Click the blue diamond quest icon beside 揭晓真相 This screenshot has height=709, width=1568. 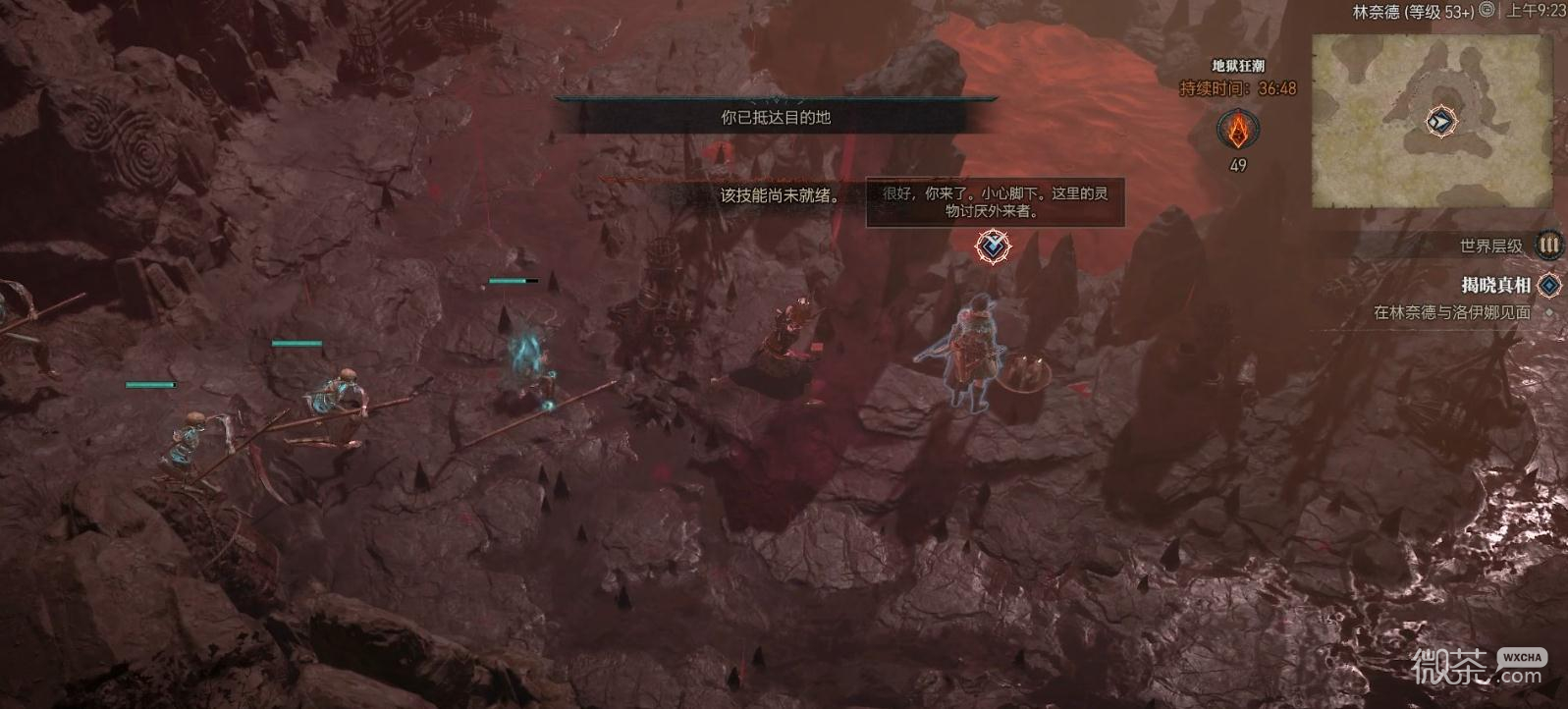[1548, 285]
